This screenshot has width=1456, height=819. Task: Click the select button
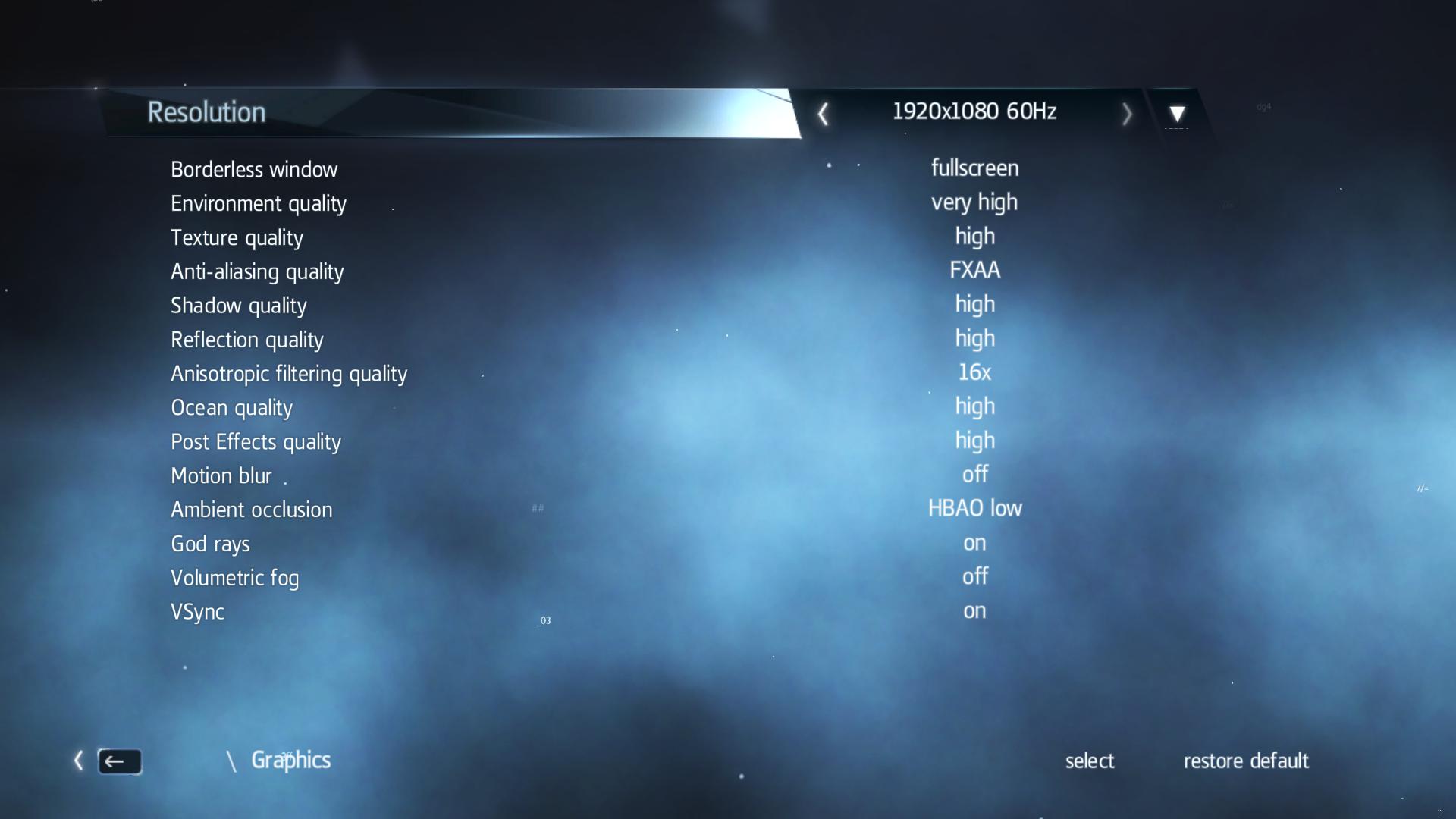tap(1090, 761)
